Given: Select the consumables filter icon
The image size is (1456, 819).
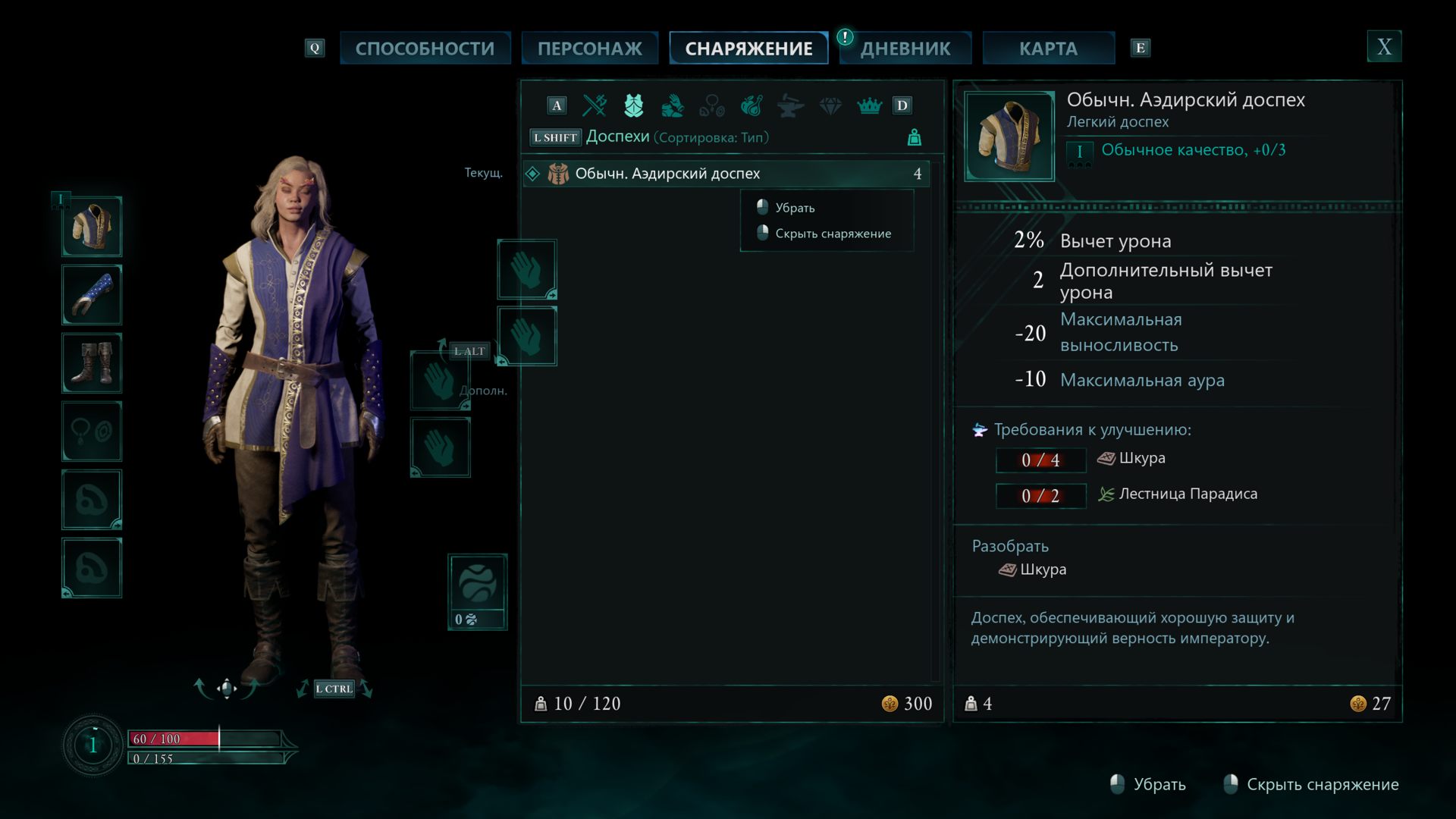Looking at the screenshot, I should point(752,105).
